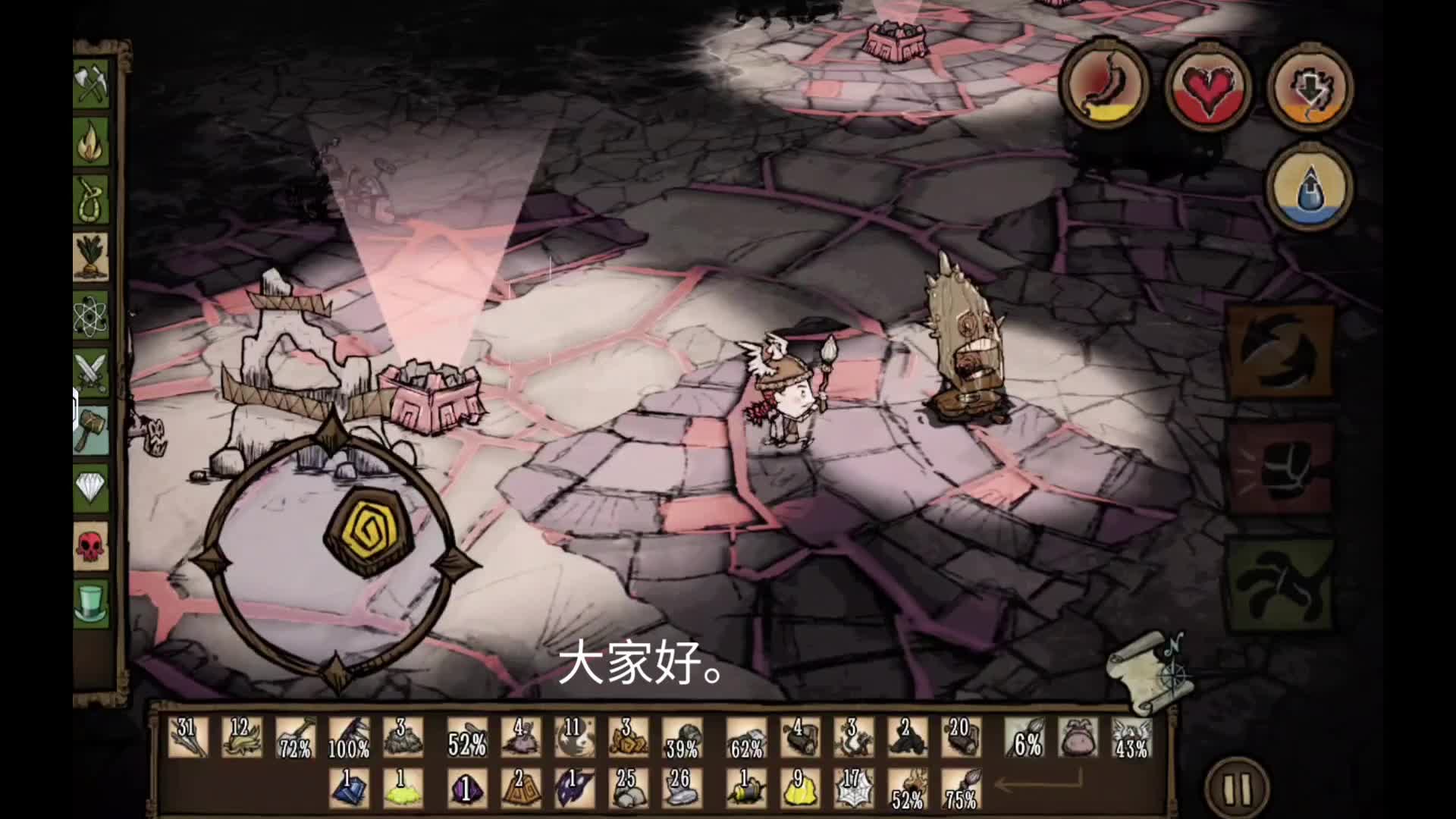The image size is (1456, 819).
Task: Open the Structures hammer crafting tab
Action: click(x=92, y=430)
